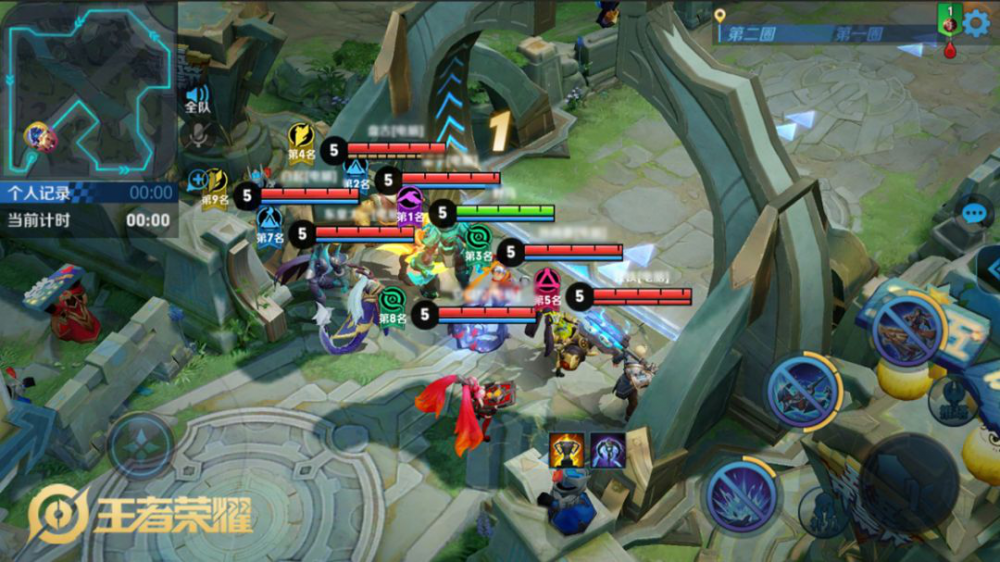
Task: Toggle the muted microphone icon
Action: tap(197, 133)
